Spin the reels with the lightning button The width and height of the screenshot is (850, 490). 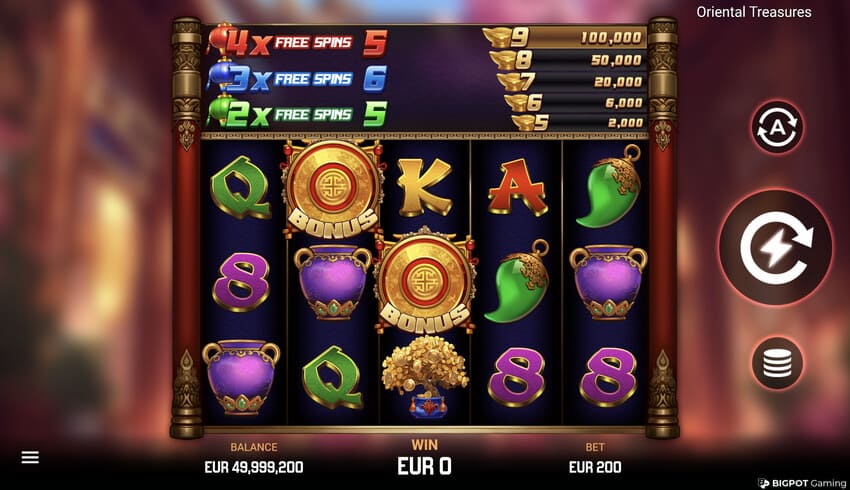(x=776, y=247)
